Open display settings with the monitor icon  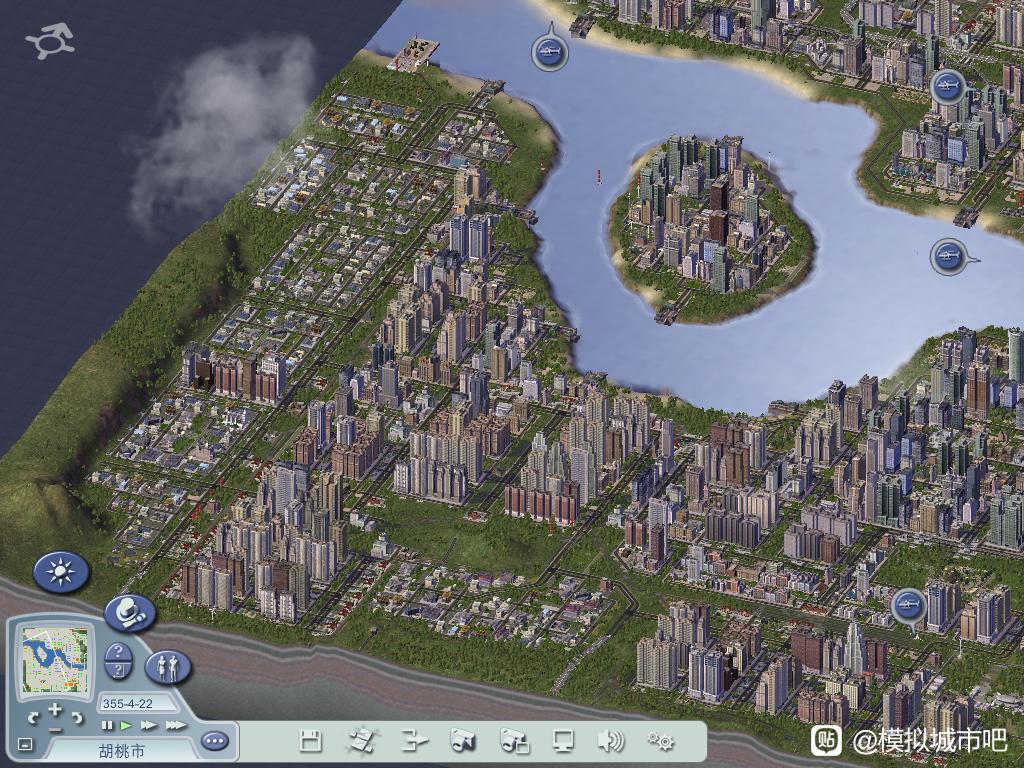pyautogui.click(x=564, y=741)
